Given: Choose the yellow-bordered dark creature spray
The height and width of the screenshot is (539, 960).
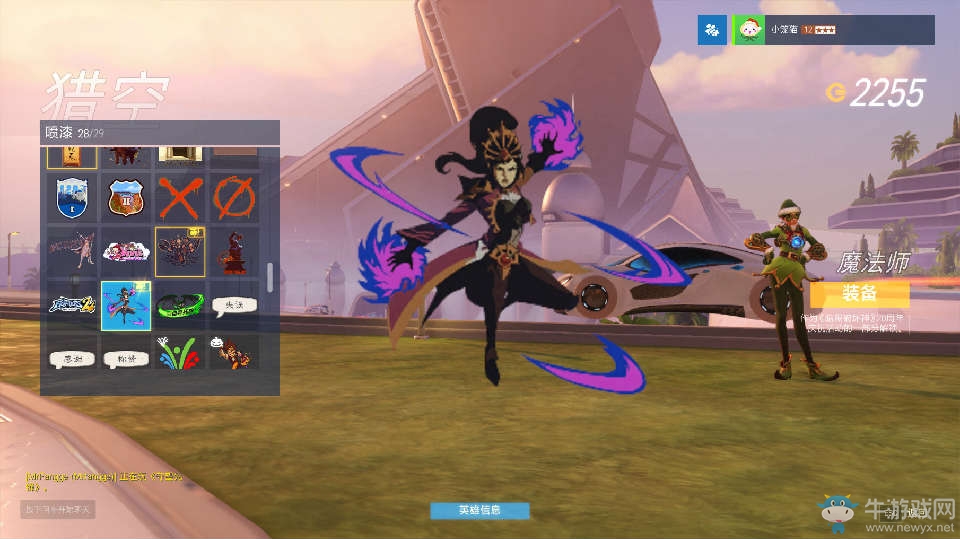Looking at the screenshot, I should [180, 251].
